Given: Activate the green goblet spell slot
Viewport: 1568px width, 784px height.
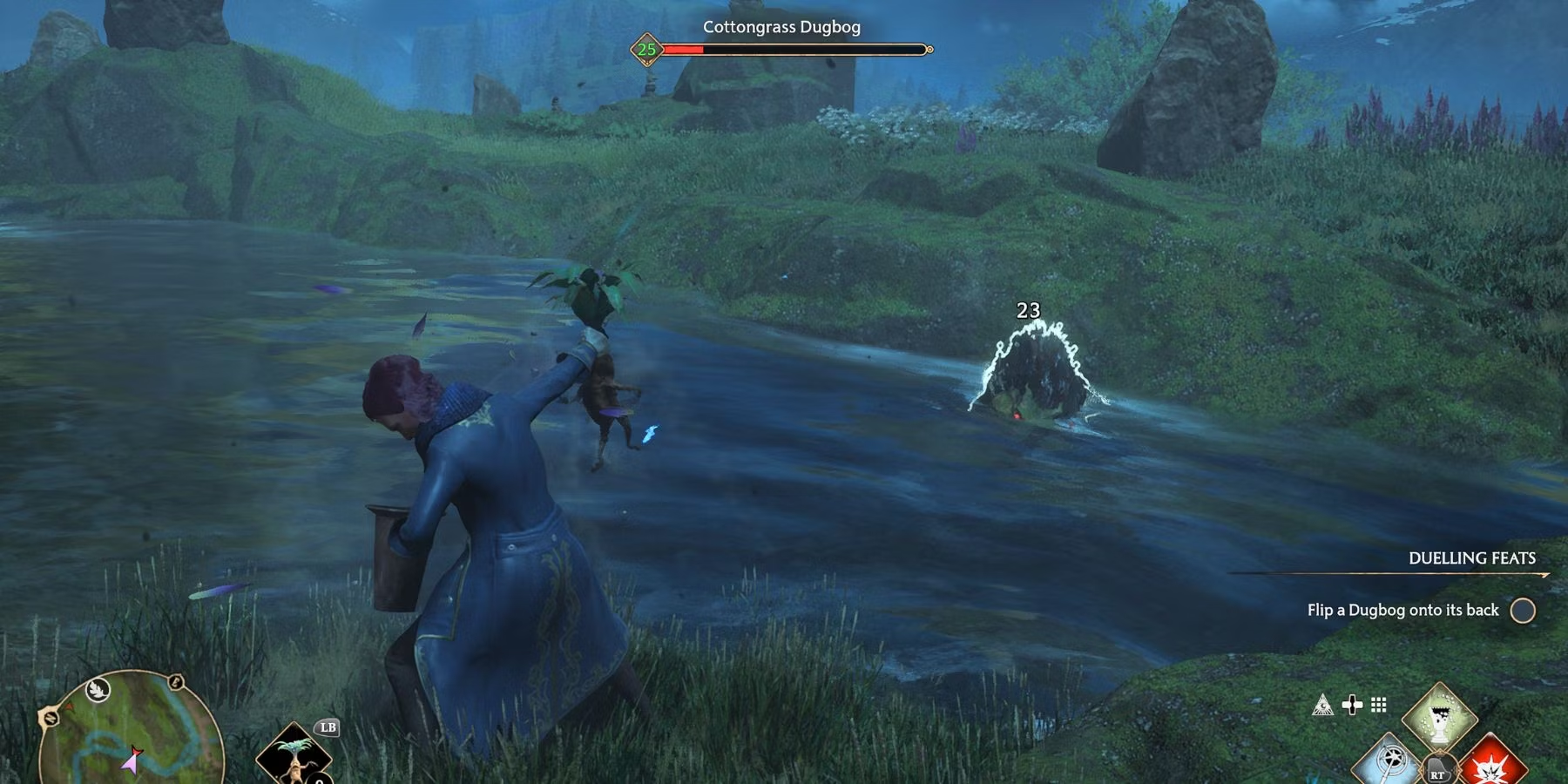Looking at the screenshot, I should tap(1439, 718).
